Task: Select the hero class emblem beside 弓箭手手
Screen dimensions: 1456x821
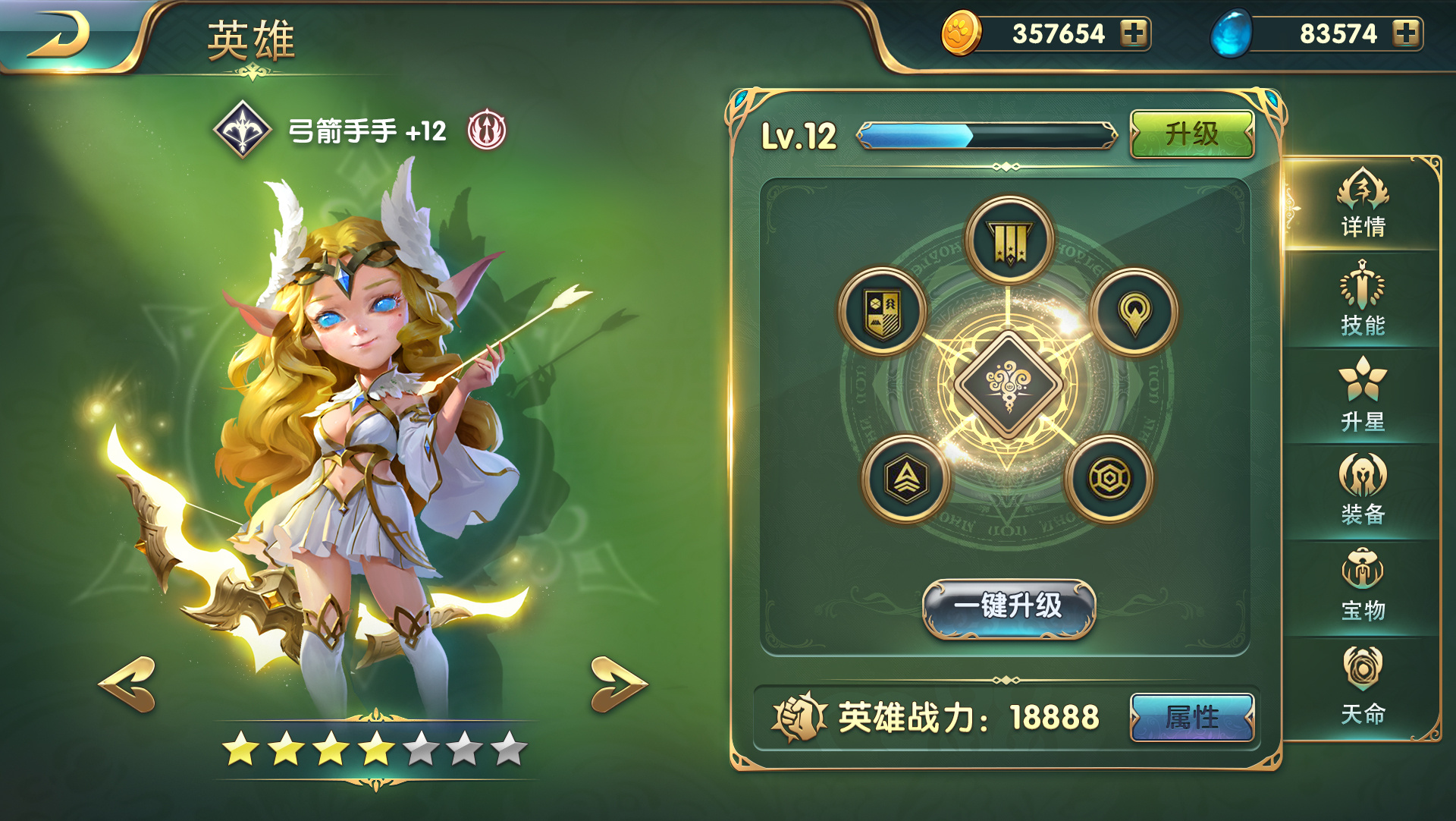Action: click(244, 129)
